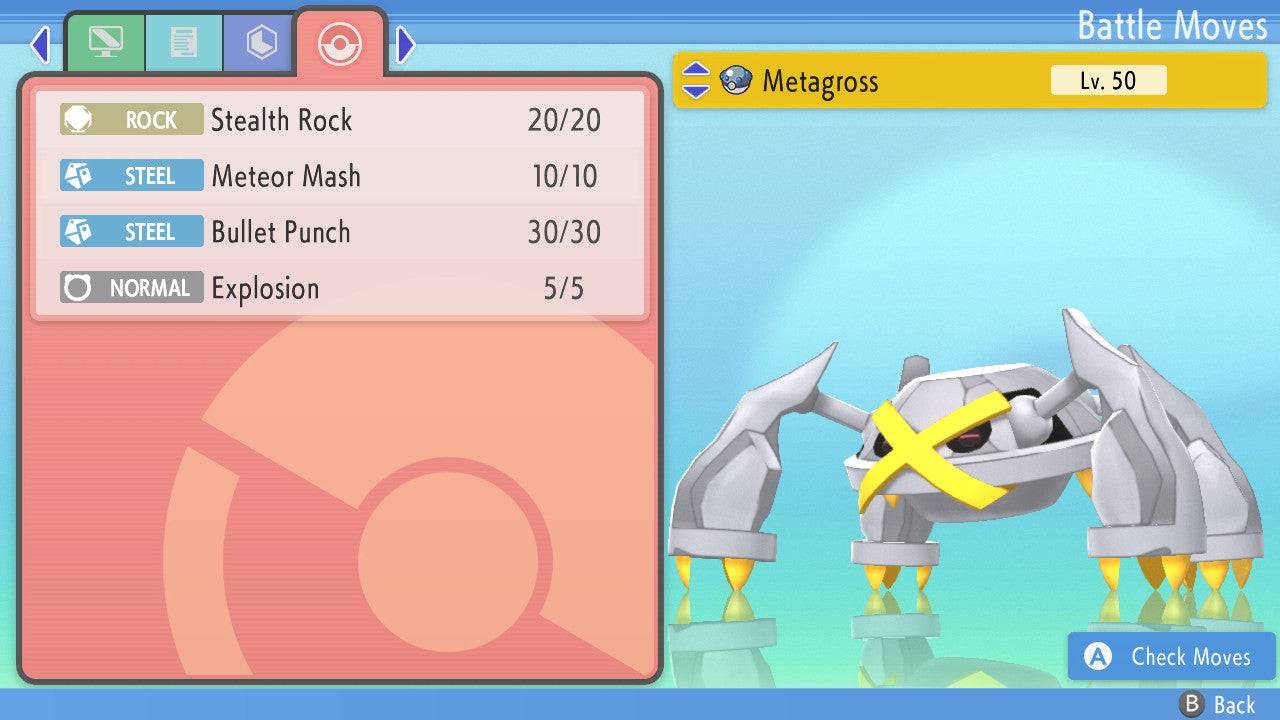Image resolution: width=1280 pixels, height=720 pixels.
Task: Go Back to the previous screen
Action: [1218, 704]
